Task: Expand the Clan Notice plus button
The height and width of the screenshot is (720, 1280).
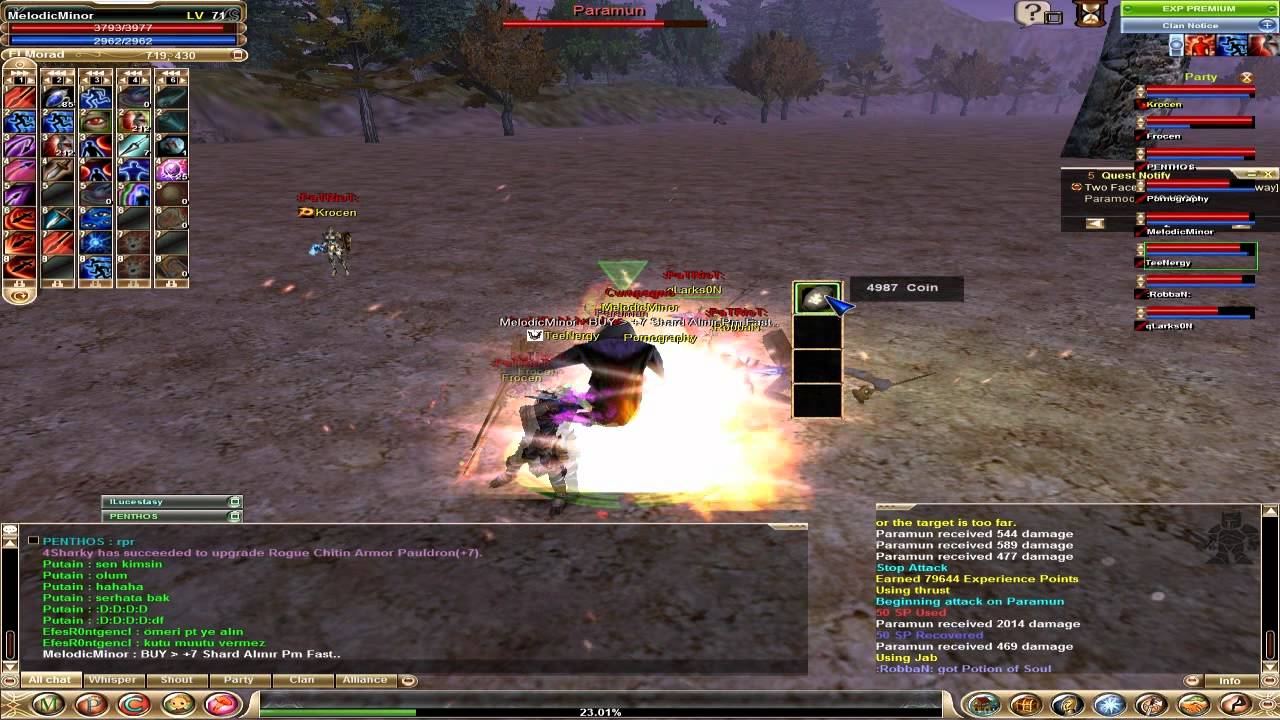Action: [x=1267, y=25]
